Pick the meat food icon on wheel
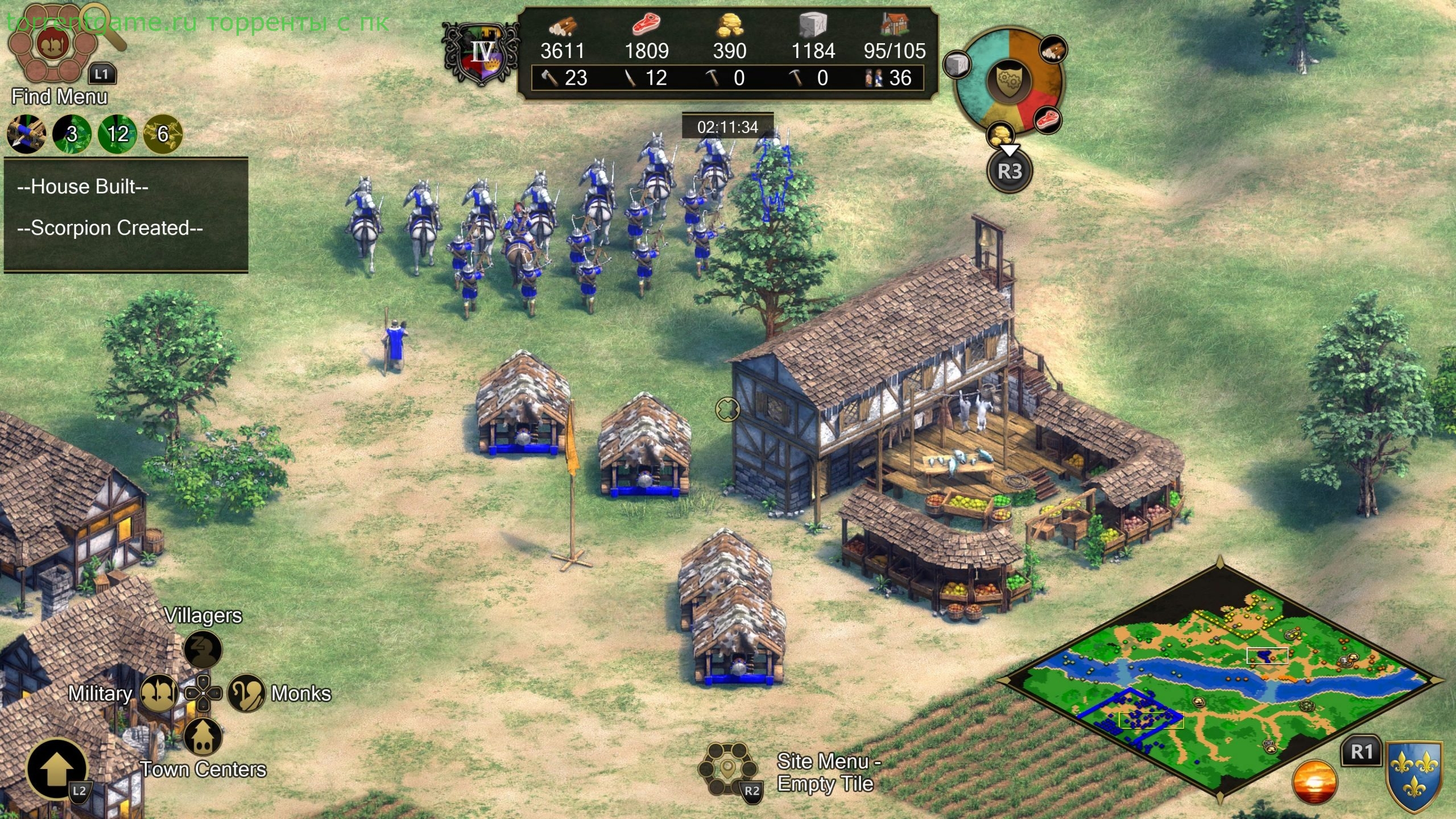This screenshot has width=1456, height=819. [1047, 120]
